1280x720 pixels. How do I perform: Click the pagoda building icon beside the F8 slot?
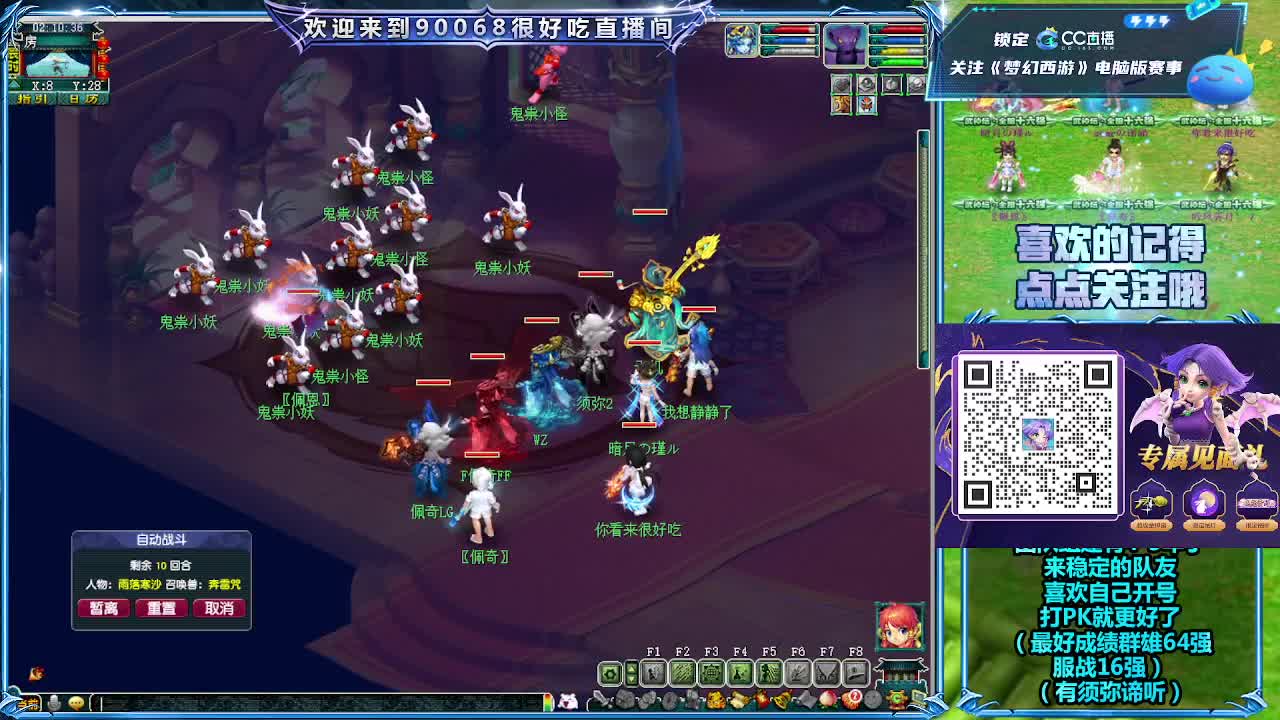(x=899, y=674)
